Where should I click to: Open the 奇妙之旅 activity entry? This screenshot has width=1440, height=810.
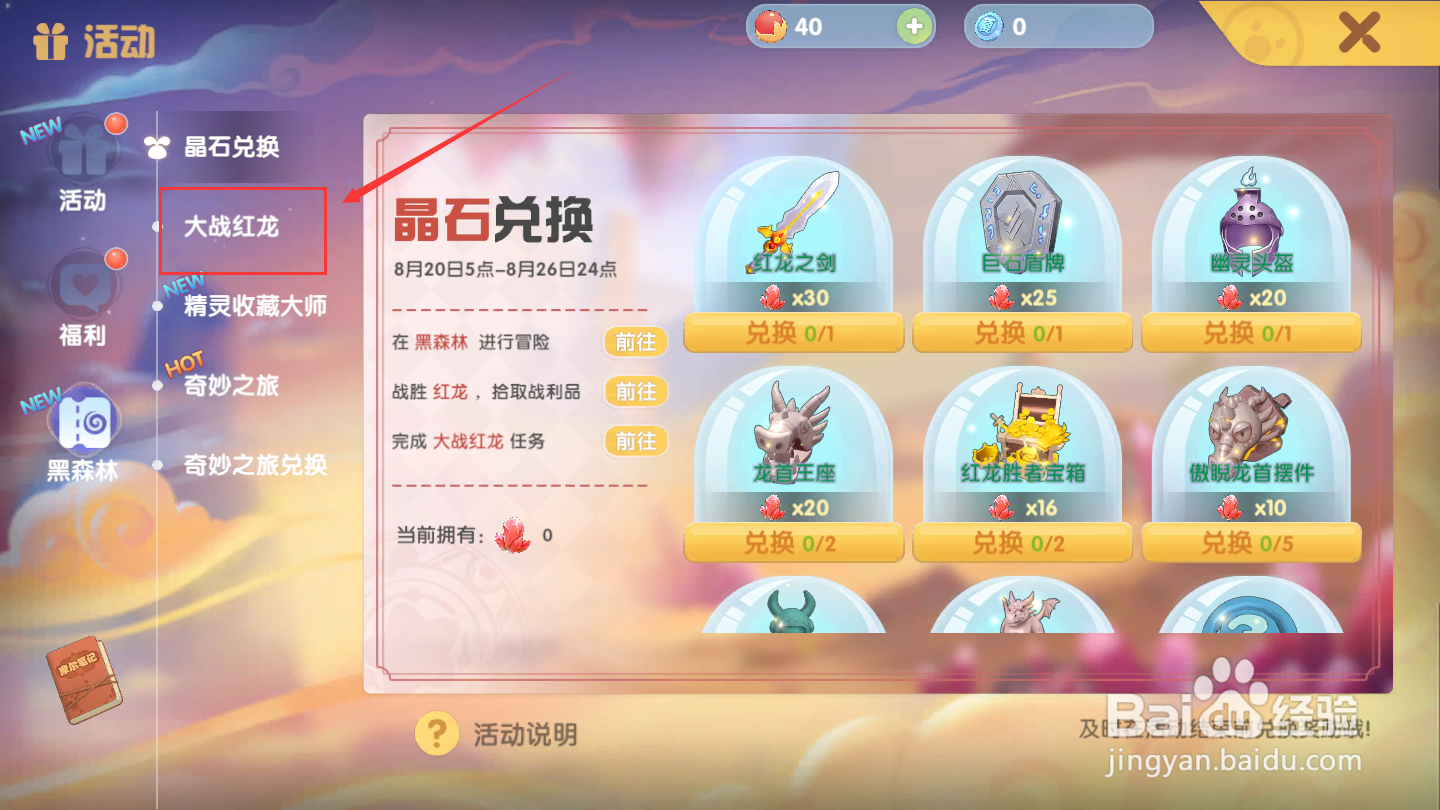[x=232, y=385]
